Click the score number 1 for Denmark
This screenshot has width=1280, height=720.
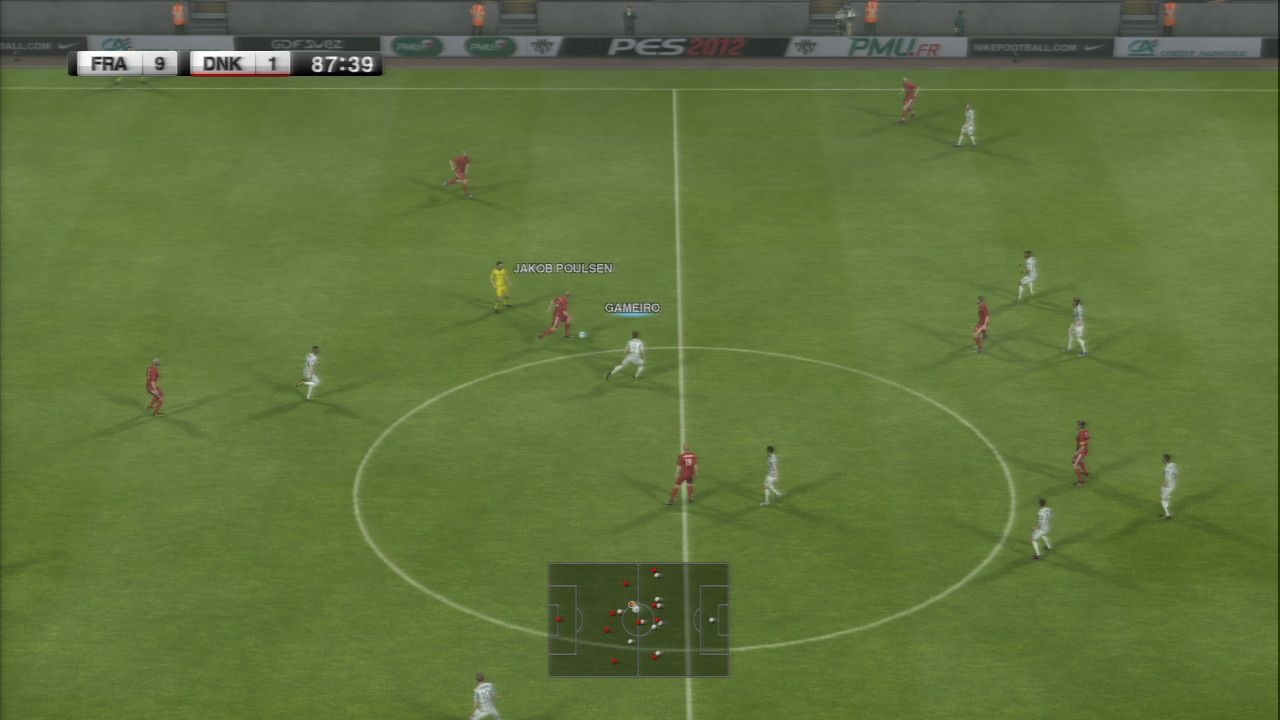pyautogui.click(x=273, y=63)
